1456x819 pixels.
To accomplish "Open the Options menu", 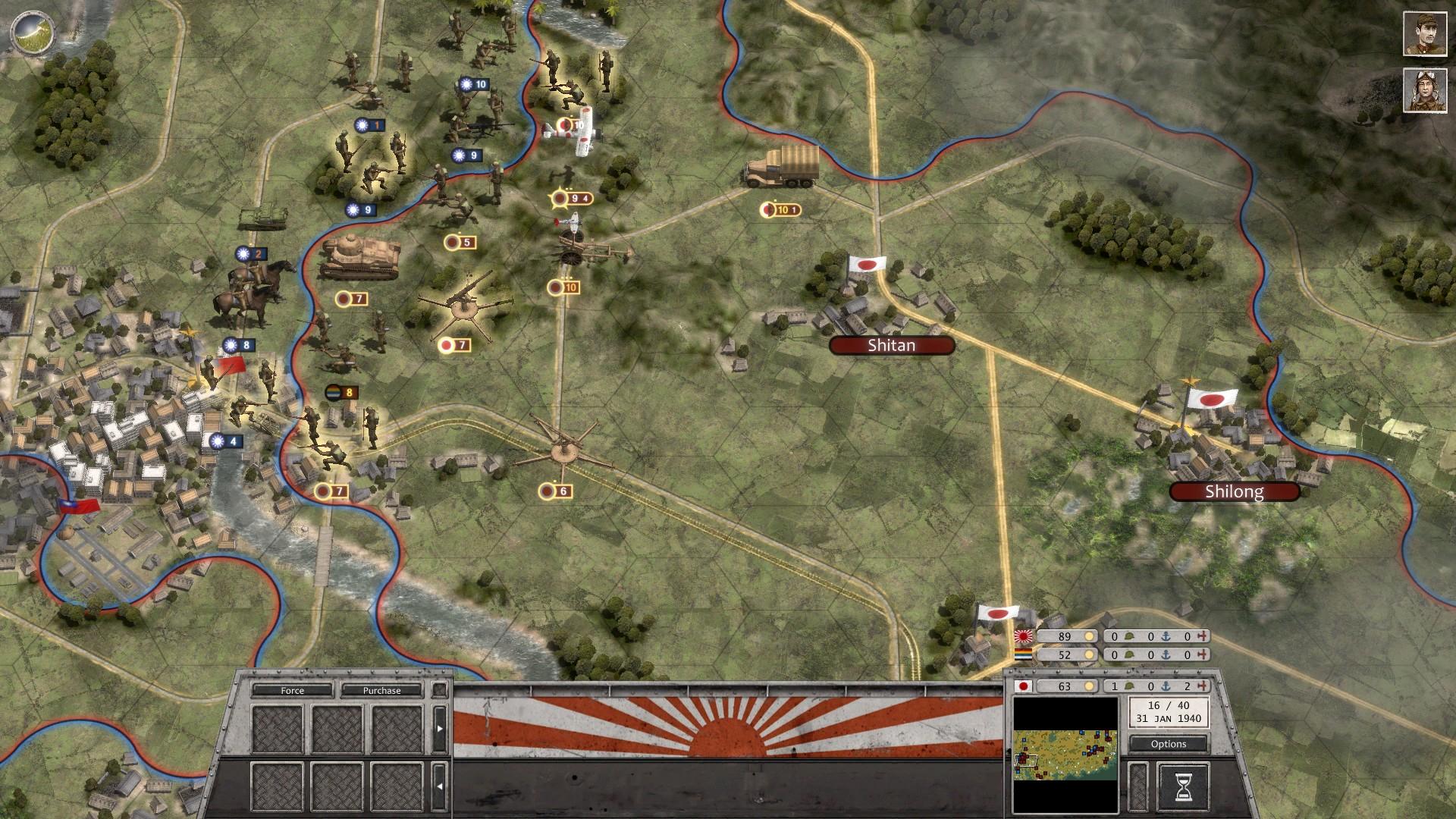I will tap(1168, 744).
